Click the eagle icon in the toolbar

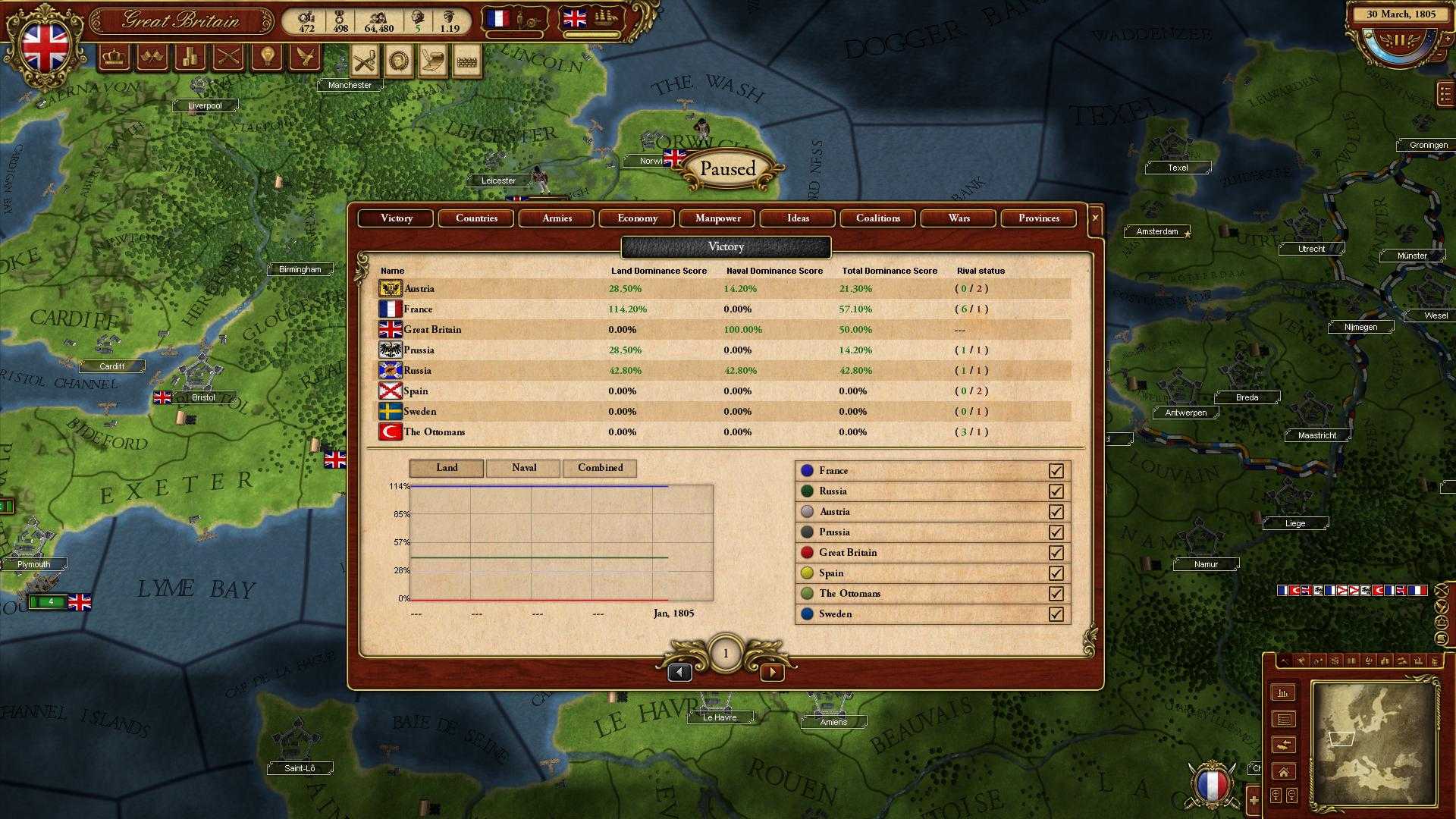(x=304, y=58)
